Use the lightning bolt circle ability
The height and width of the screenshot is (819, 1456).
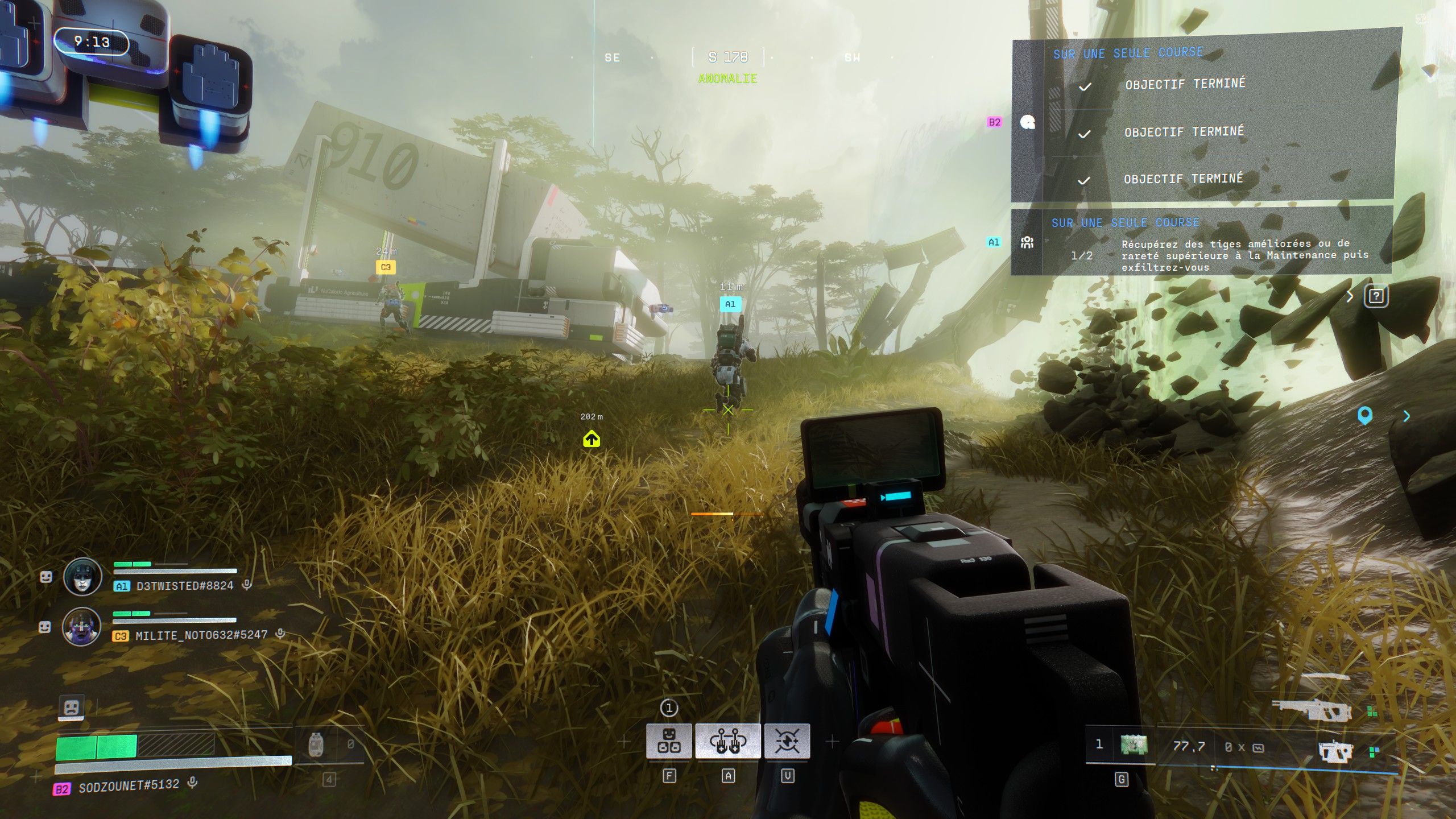pyautogui.click(x=787, y=741)
